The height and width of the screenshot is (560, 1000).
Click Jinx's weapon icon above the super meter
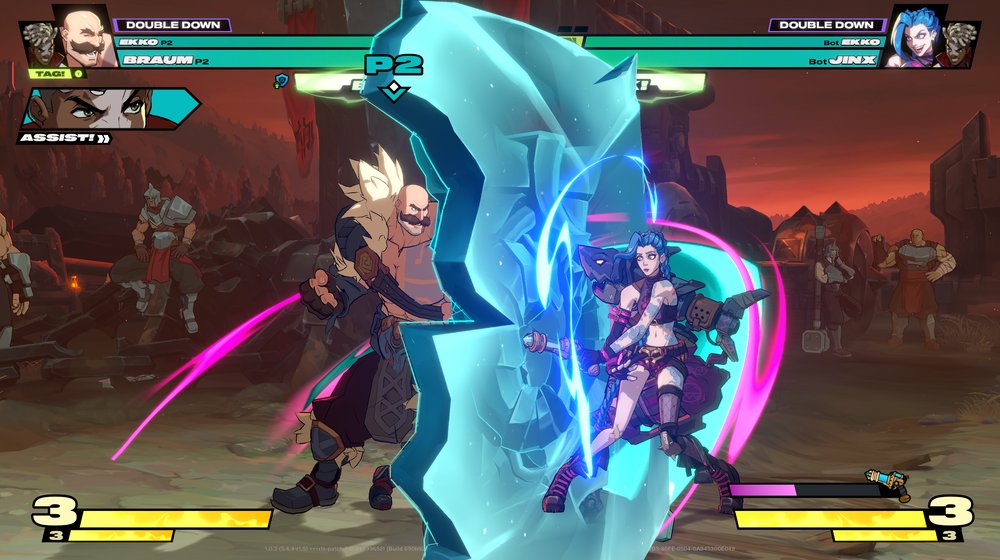887,484
